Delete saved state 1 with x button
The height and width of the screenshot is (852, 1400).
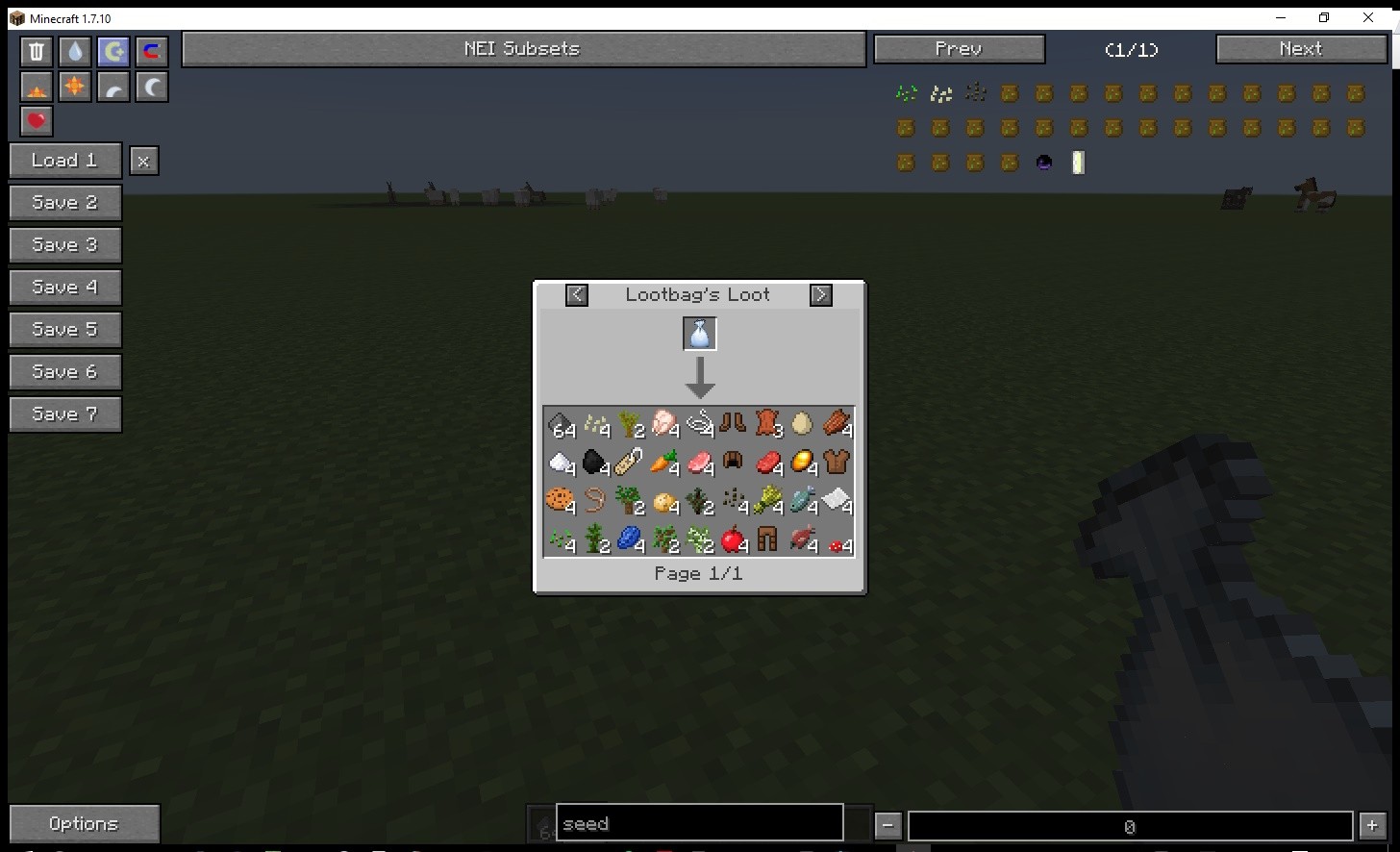[x=143, y=162]
